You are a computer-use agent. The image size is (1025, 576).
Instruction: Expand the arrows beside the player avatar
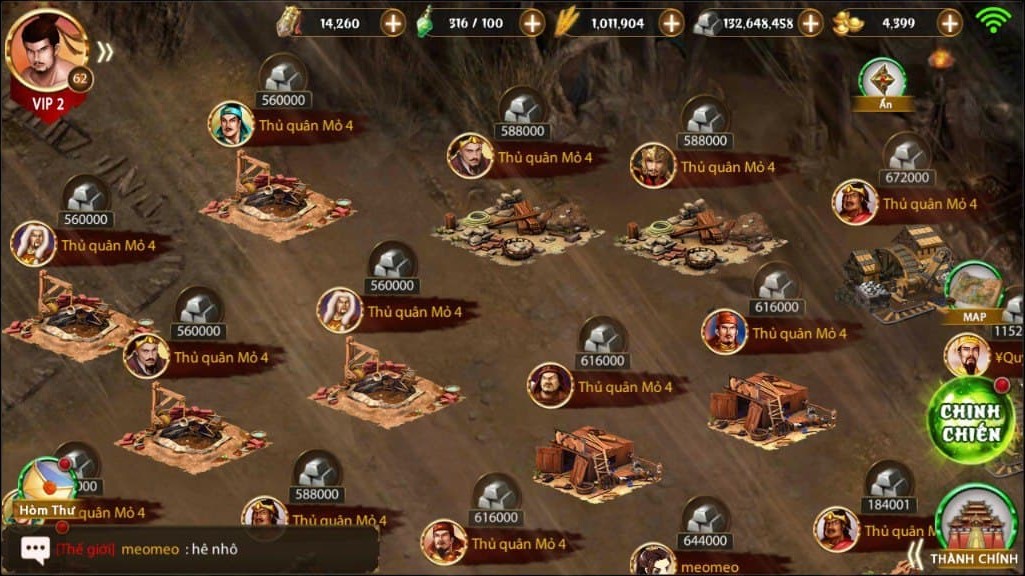click(105, 52)
